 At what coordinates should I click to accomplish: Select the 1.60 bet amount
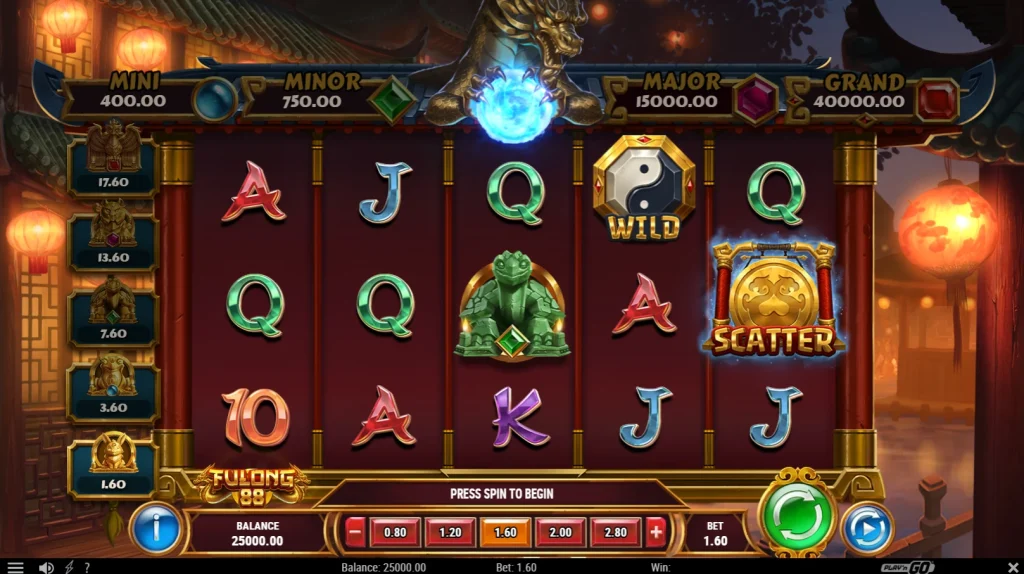point(505,533)
